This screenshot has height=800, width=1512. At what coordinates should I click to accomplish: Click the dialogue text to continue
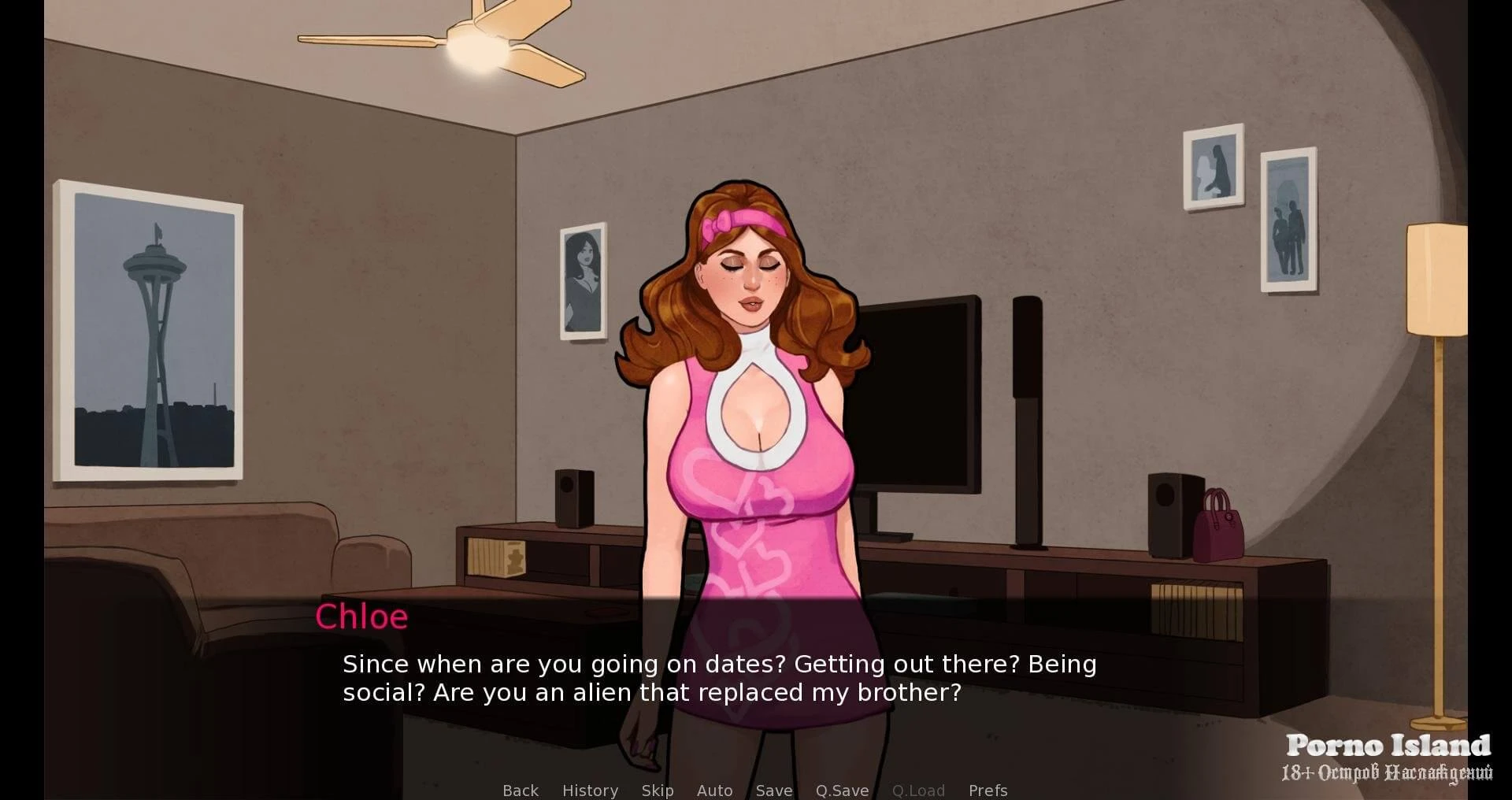pyautogui.click(x=719, y=678)
